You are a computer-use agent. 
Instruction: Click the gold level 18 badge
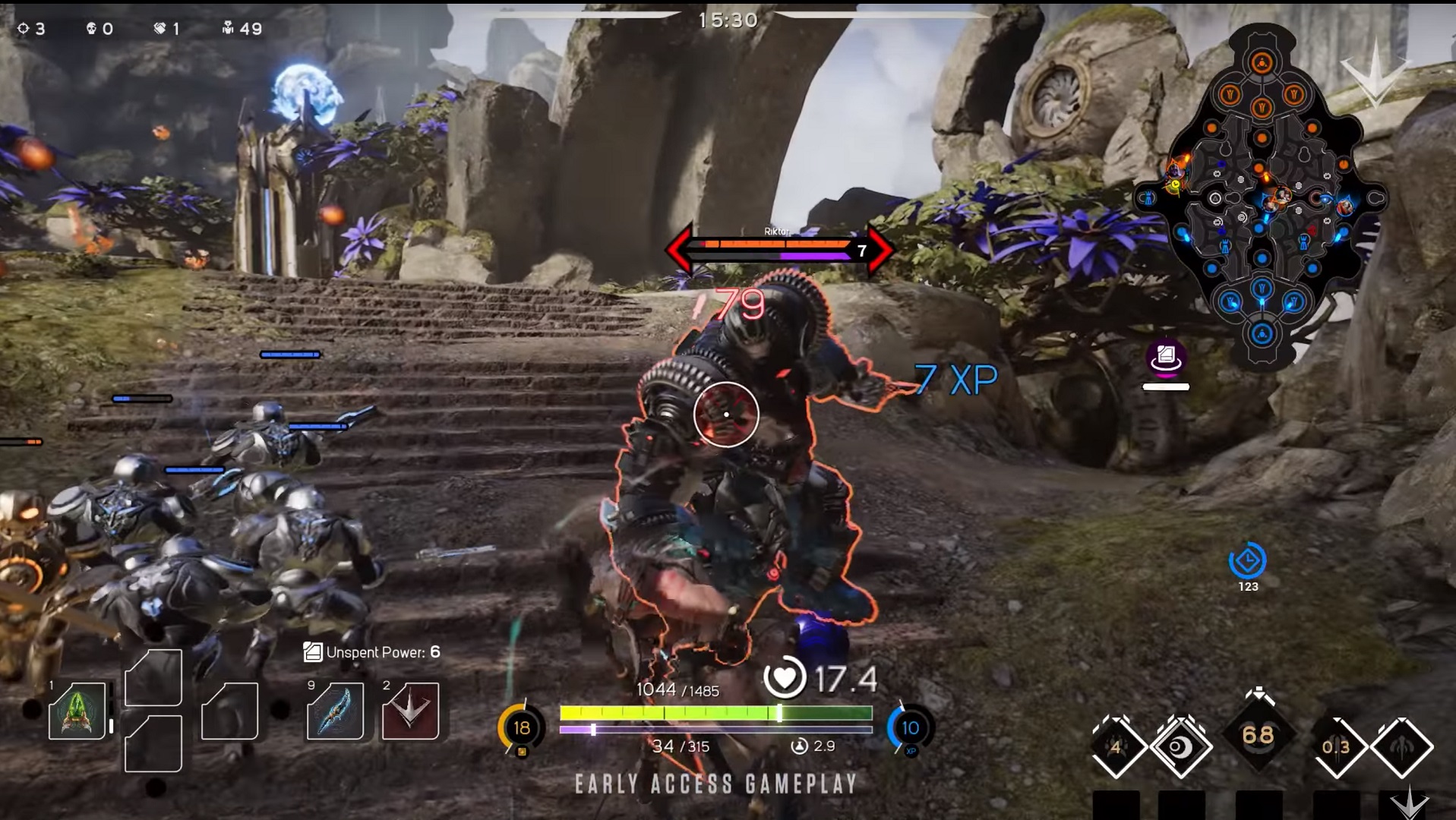click(x=521, y=728)
